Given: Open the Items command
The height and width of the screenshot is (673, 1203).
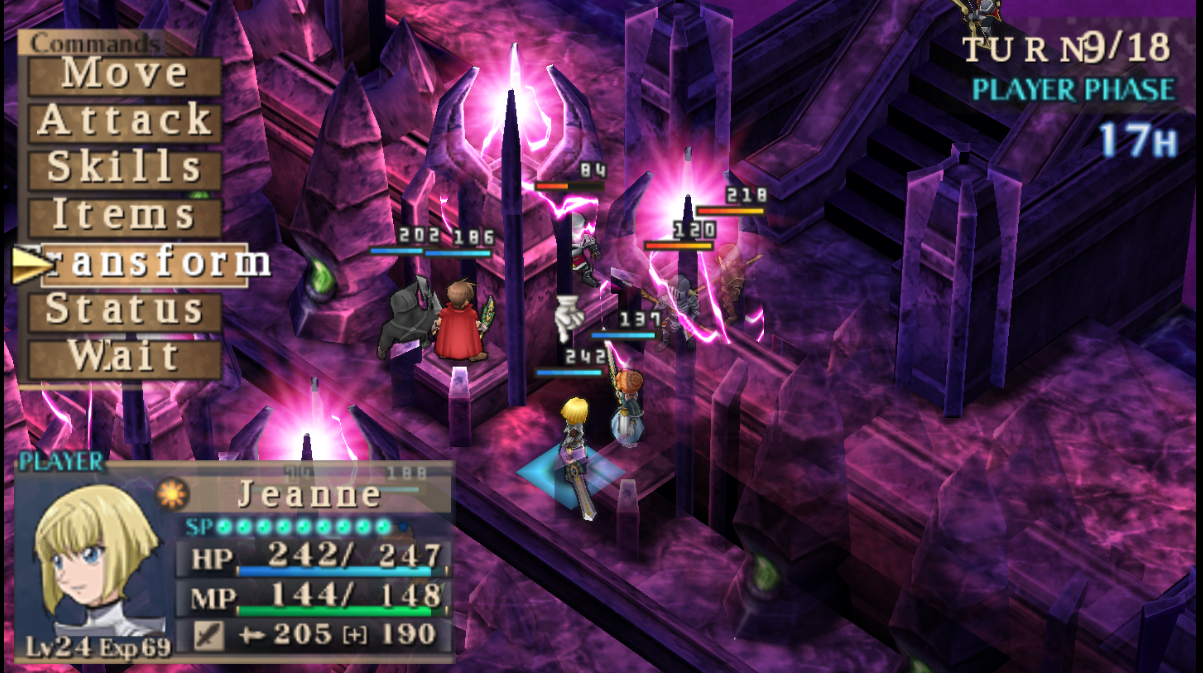Looking at the screenshot, I should pos(125,215).
